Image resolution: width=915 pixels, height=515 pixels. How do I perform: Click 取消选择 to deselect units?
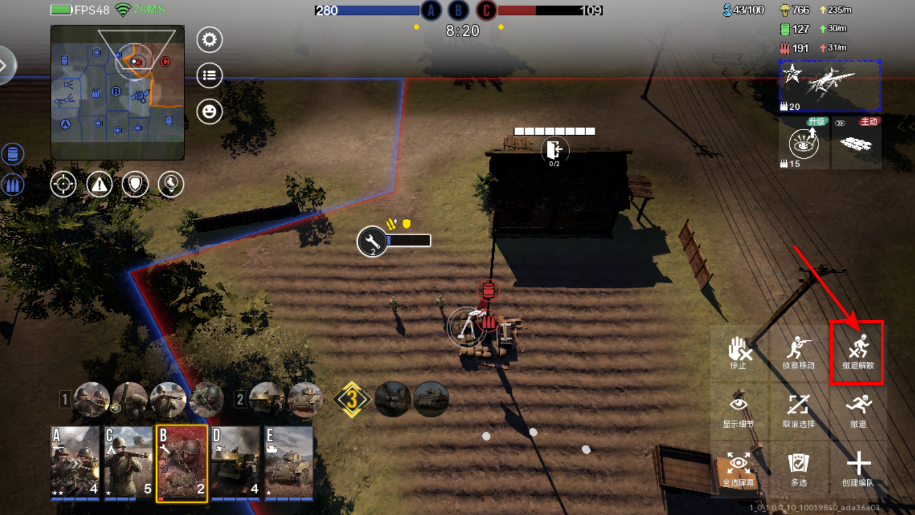point(798,409)
